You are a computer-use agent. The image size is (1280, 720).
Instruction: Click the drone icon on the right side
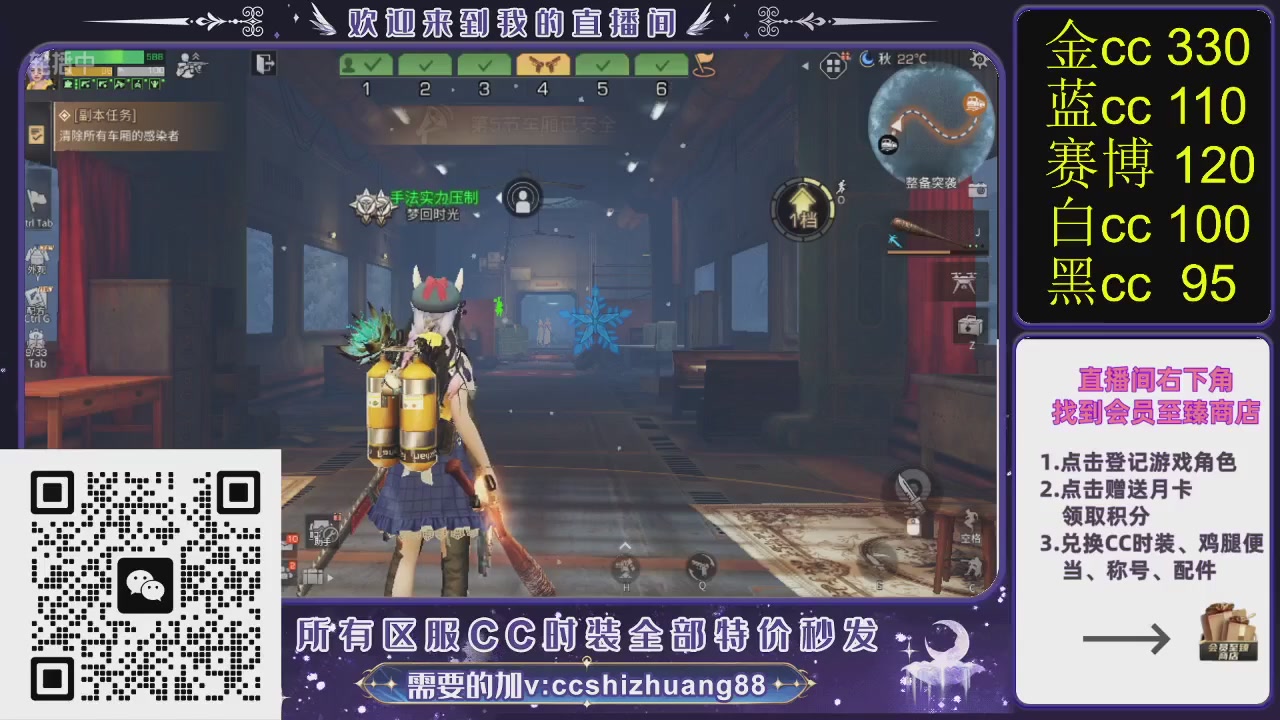click(964, 283)
